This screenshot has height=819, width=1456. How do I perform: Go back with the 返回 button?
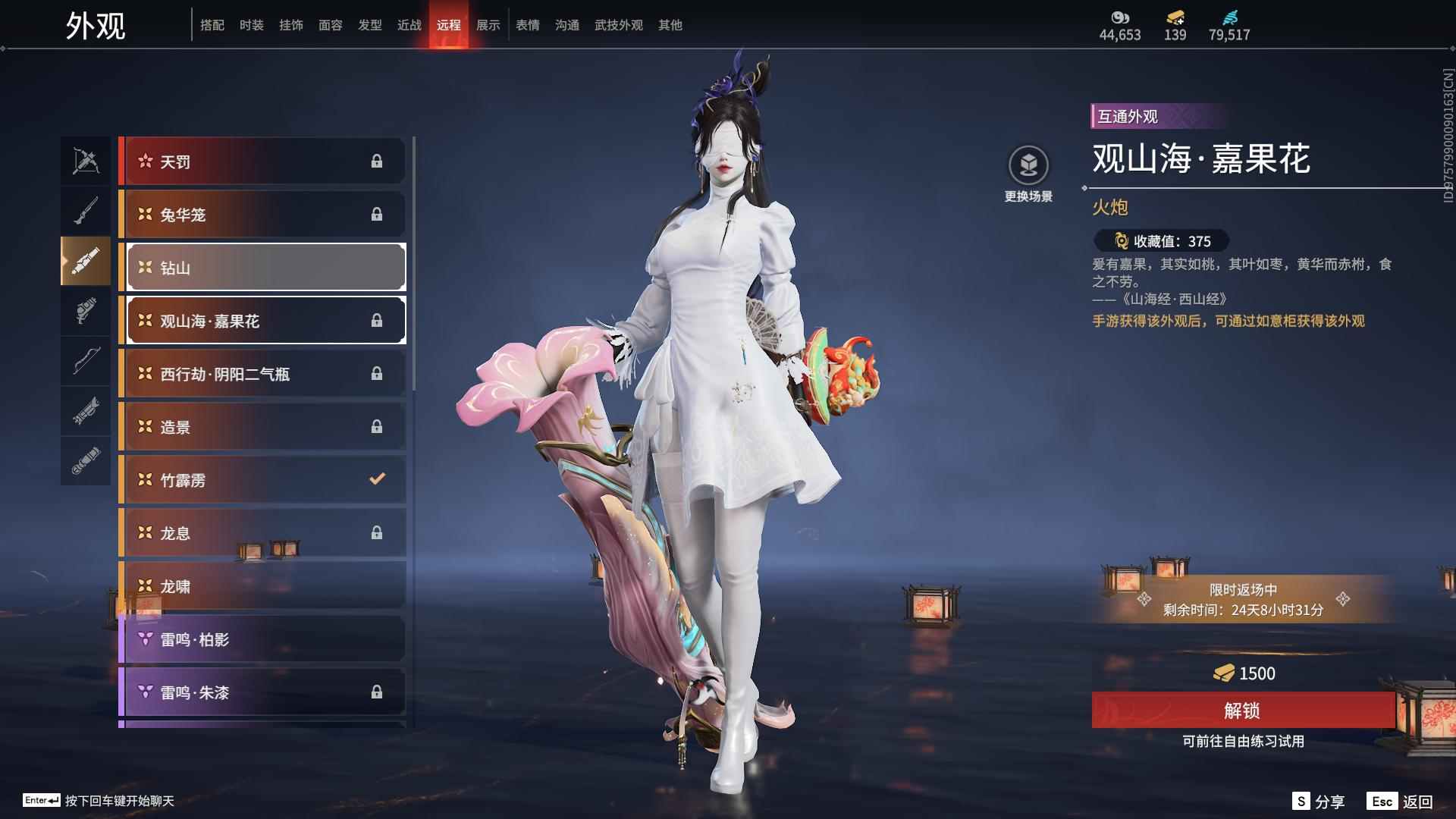(1401, 802)
